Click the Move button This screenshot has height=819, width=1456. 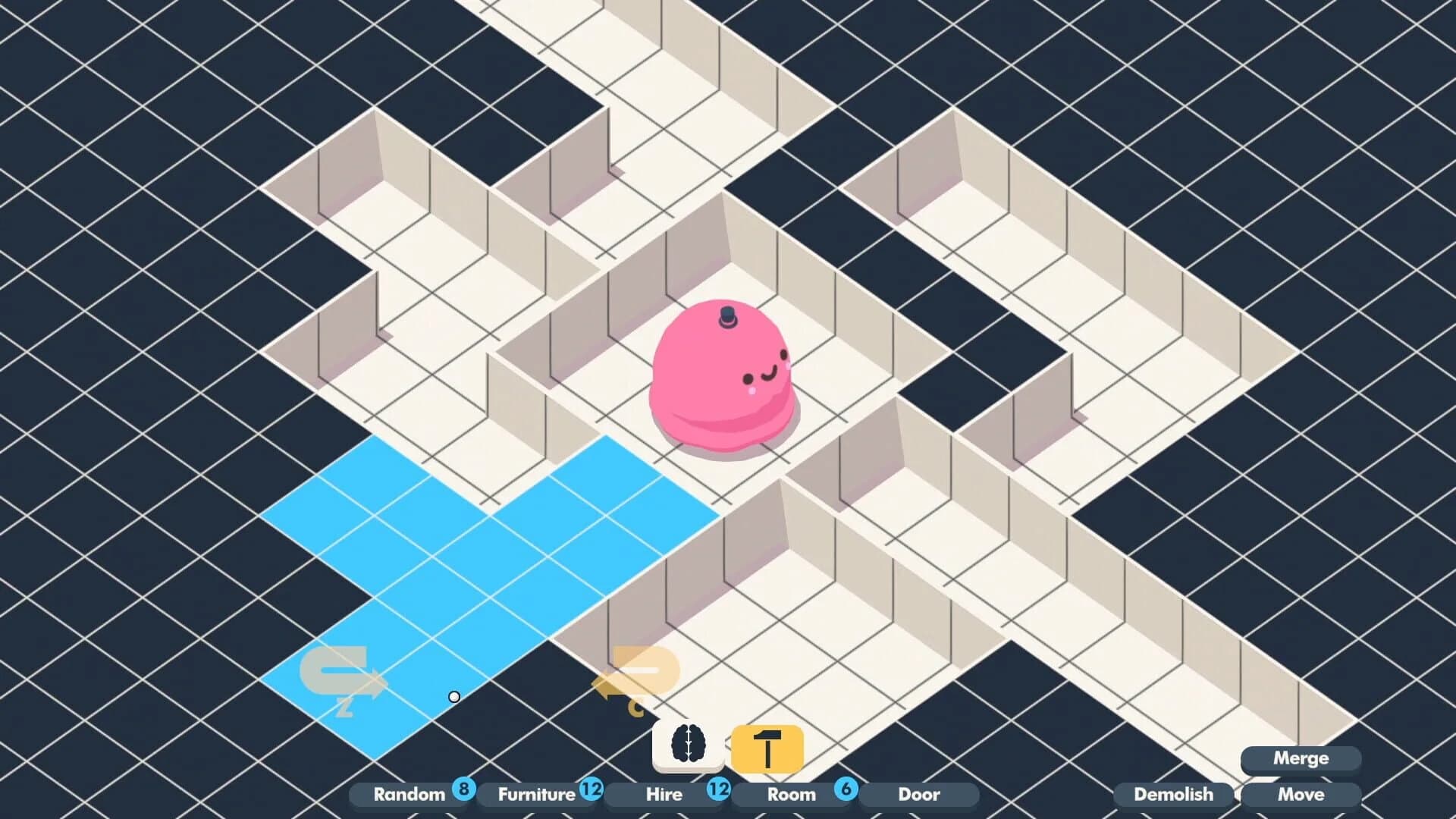[1301, 795]
